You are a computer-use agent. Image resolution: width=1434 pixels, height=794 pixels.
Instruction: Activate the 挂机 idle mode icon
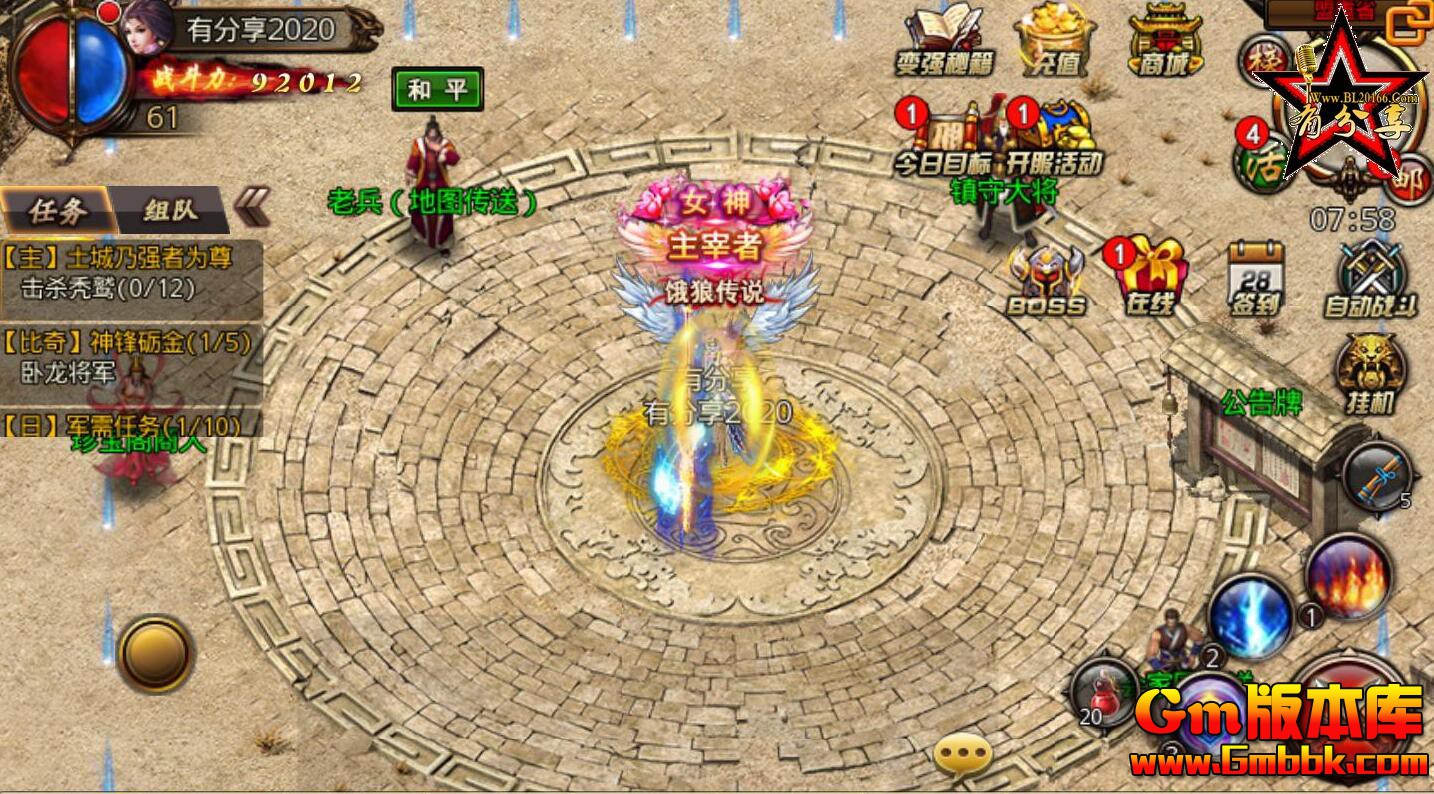click(x=1371, y=373)
